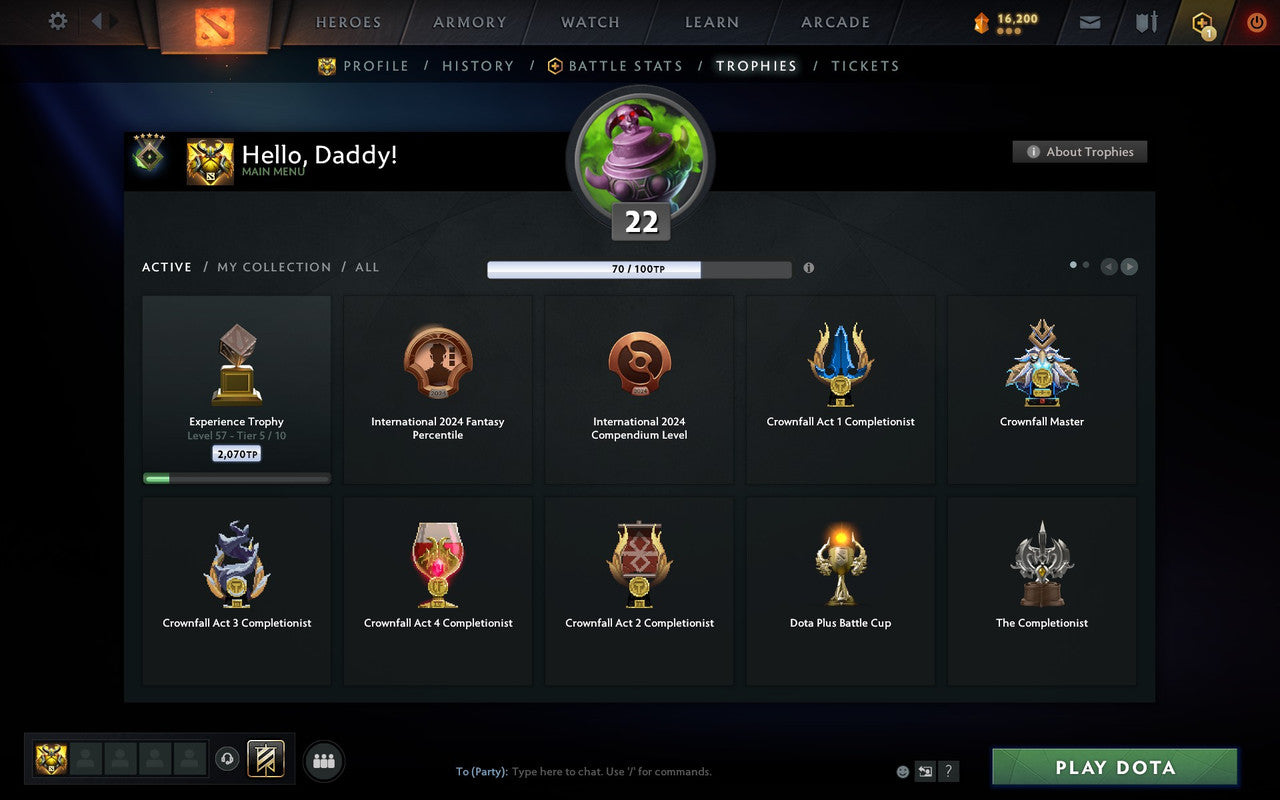Image resolution: width=1280 pixels, height=800 pixels.
Task: Click the question mark help icon near chat
Action: pos(948,771)
